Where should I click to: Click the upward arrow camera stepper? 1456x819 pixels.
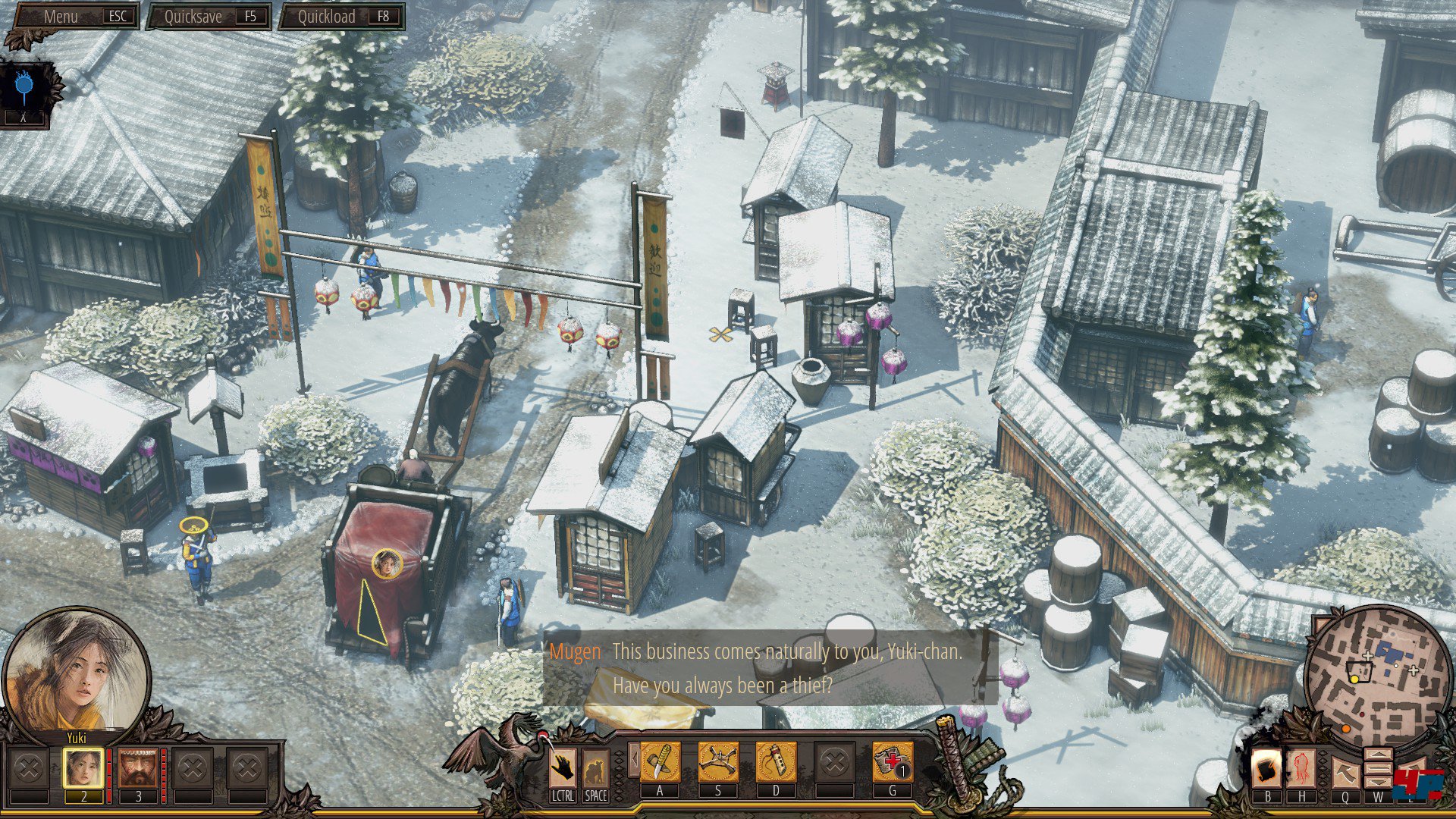1378,756
